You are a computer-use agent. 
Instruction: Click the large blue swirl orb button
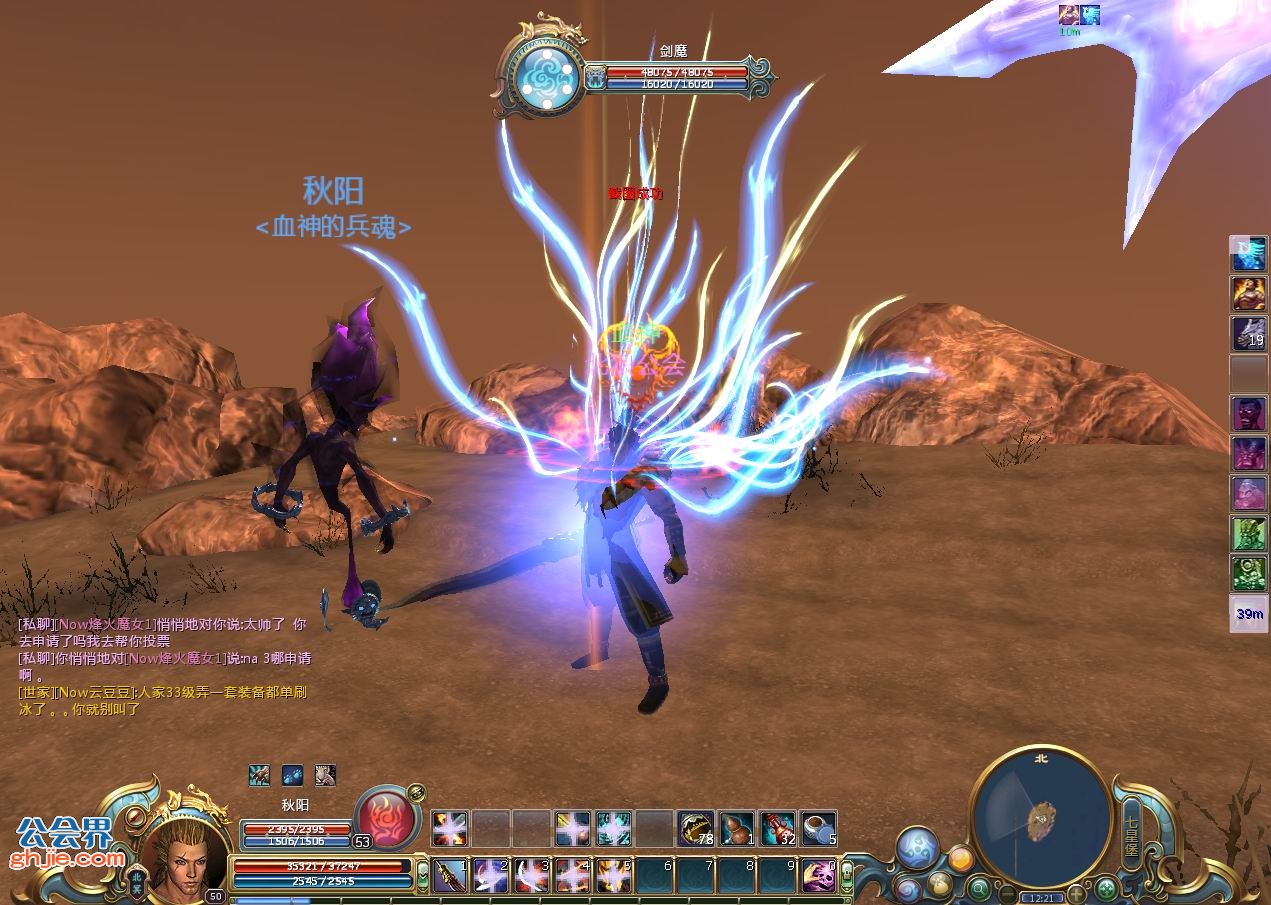[x=916, y=847]
